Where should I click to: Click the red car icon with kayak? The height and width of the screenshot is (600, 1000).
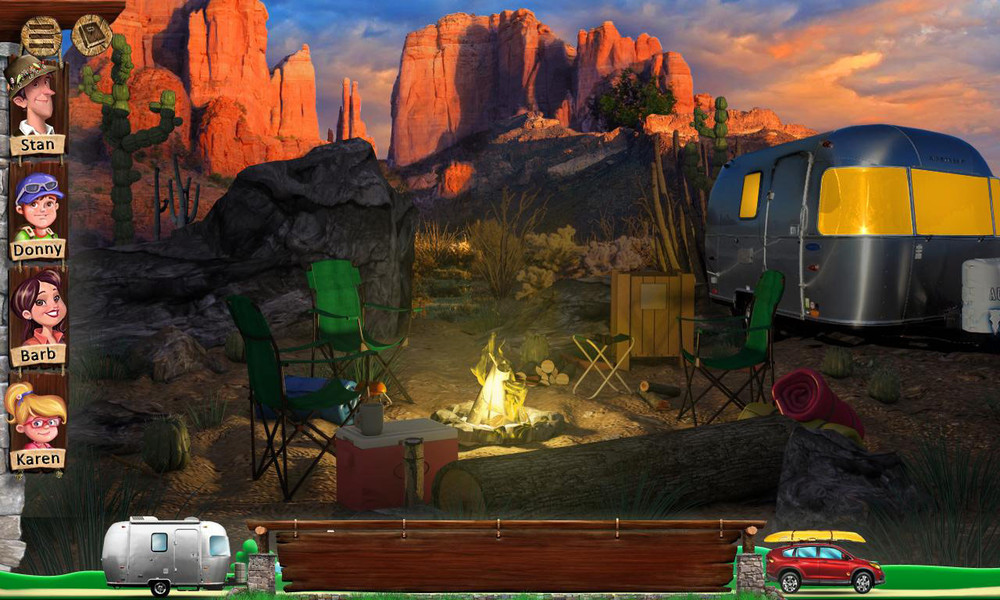[x=823, y=563]
